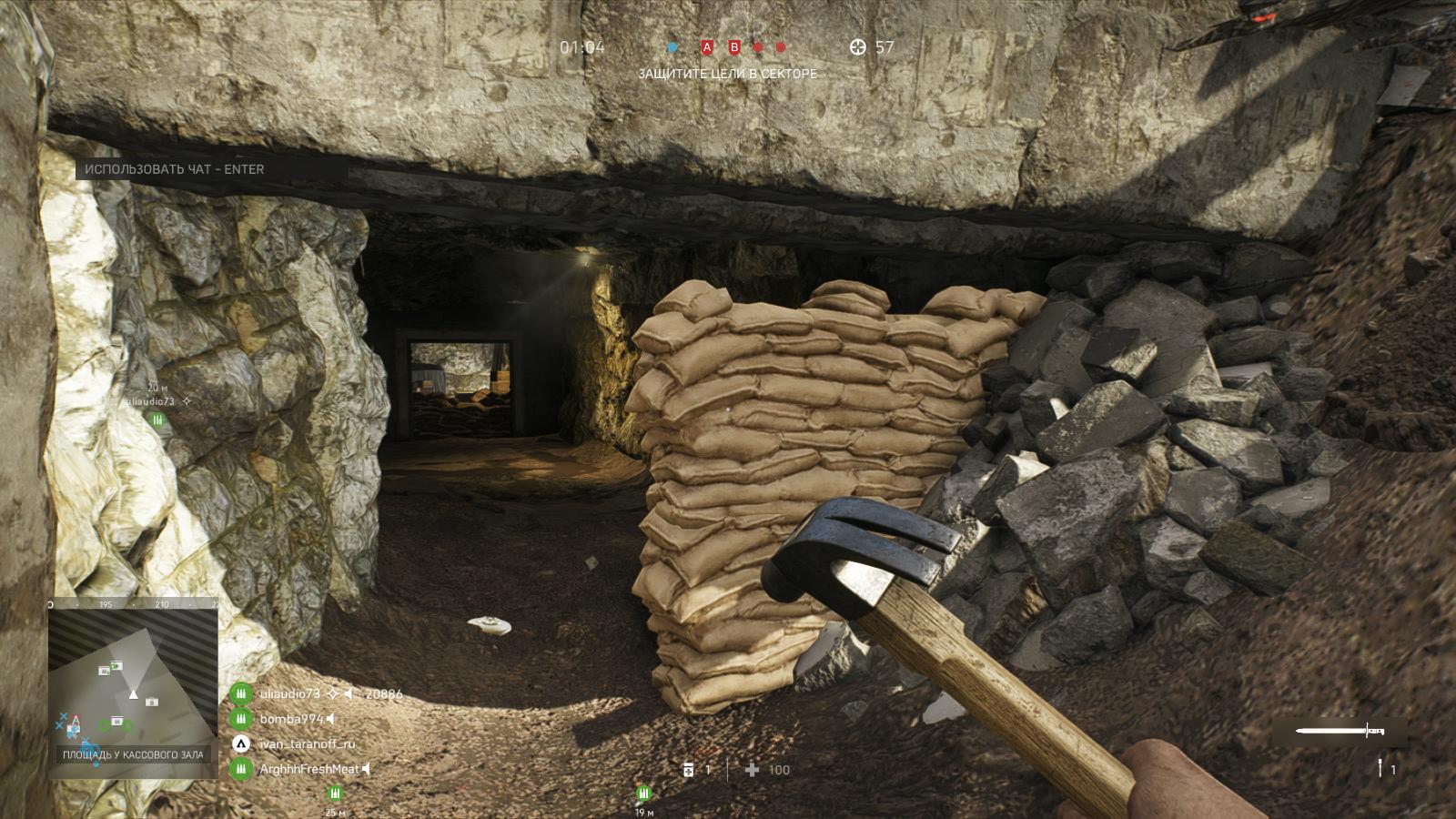
Task: Select the melee bayonet weapon icon
Action: click(1340, 731)
